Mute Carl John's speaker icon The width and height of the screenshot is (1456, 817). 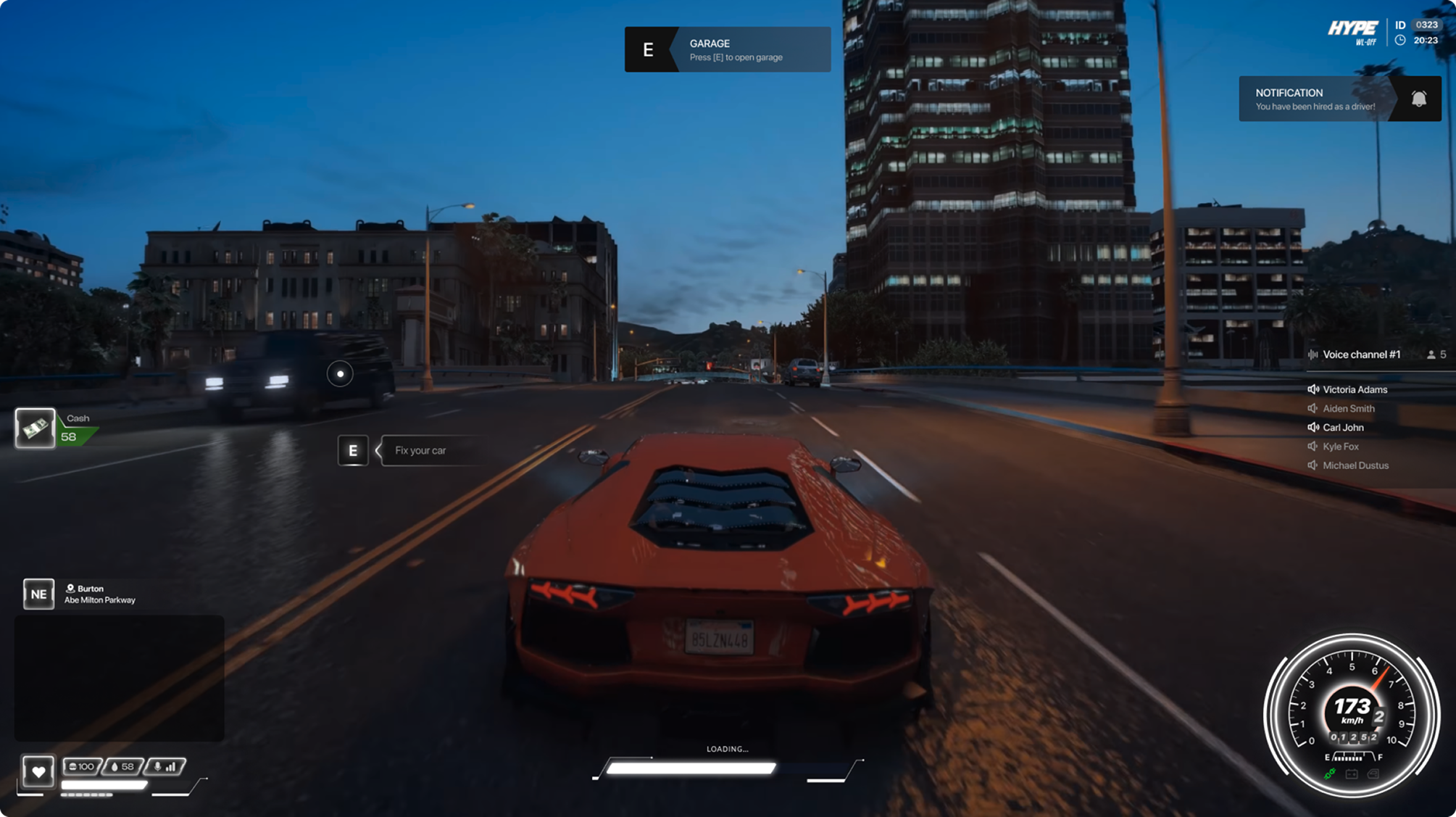click(x=1314, y=428)
